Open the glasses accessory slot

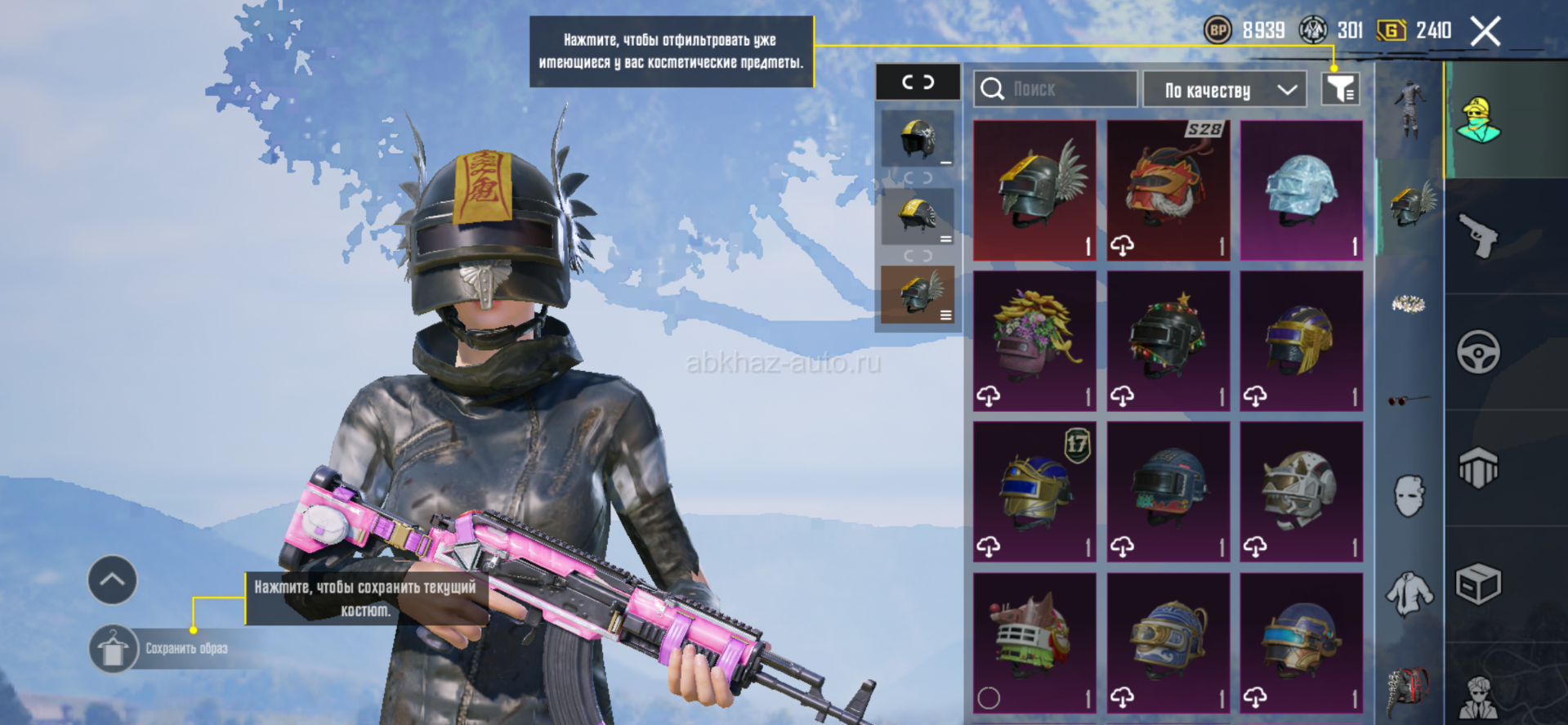[x=1409, y=400]
